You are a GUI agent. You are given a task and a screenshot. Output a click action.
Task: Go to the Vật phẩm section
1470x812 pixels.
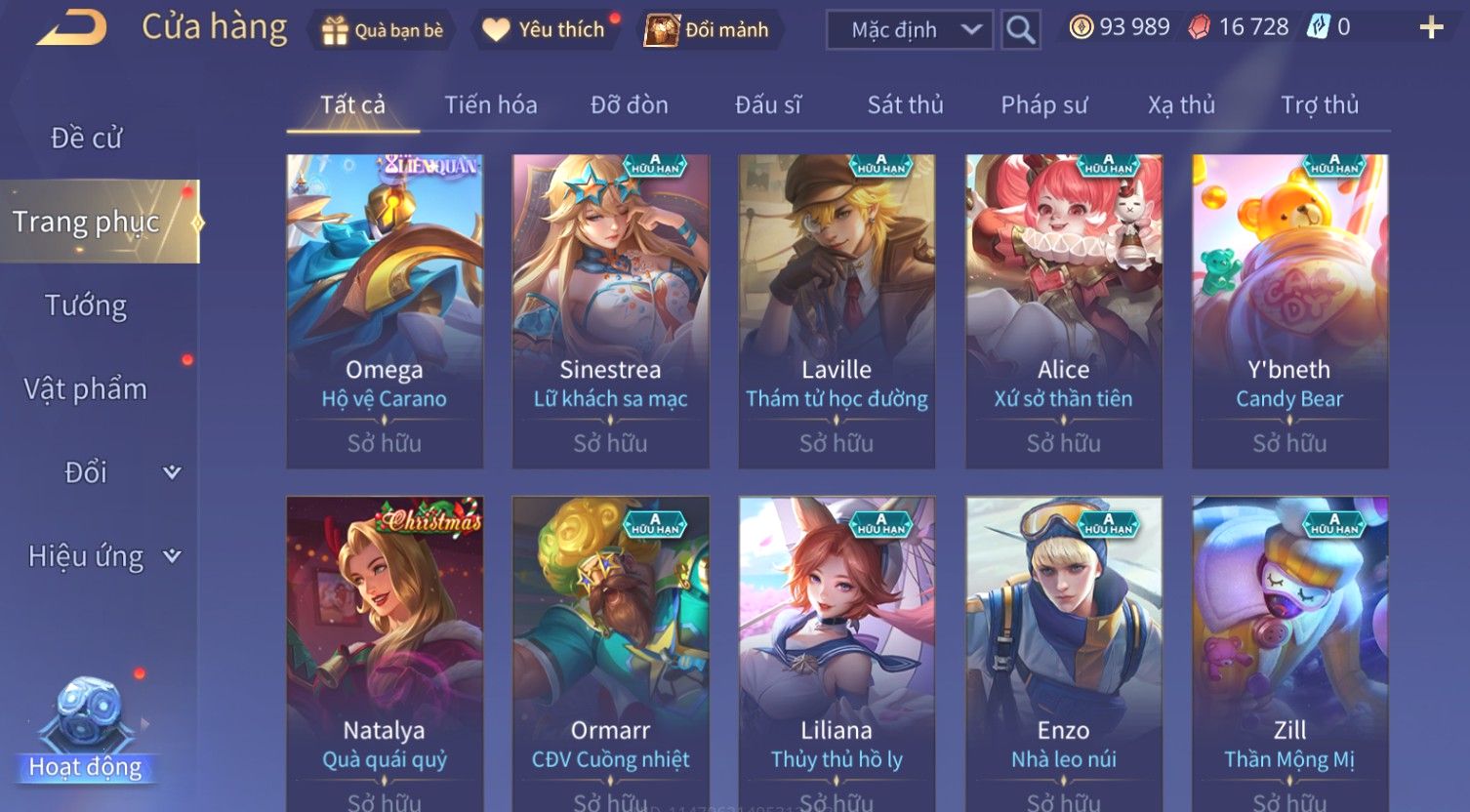(x=86, y=389)
